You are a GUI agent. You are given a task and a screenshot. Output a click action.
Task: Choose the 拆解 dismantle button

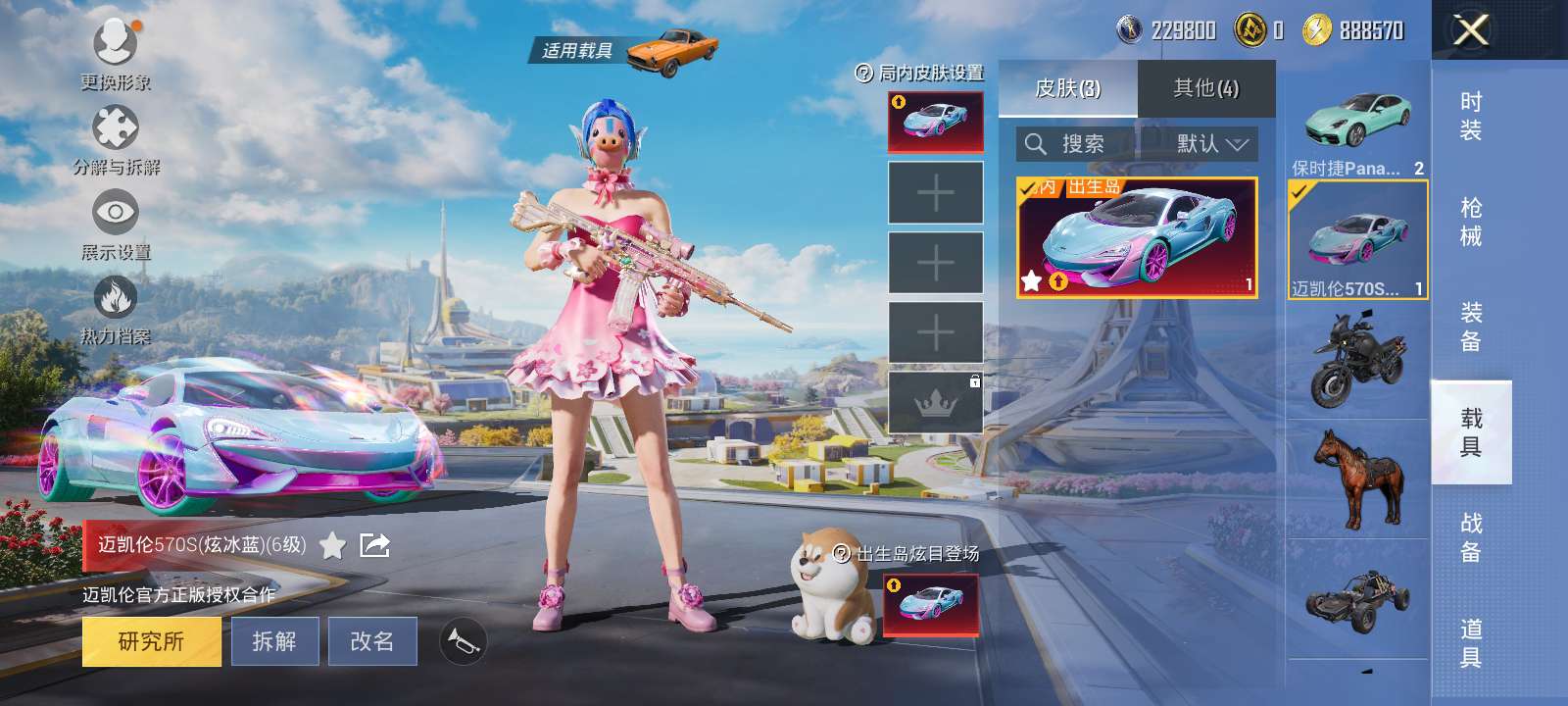pos(274,641)
